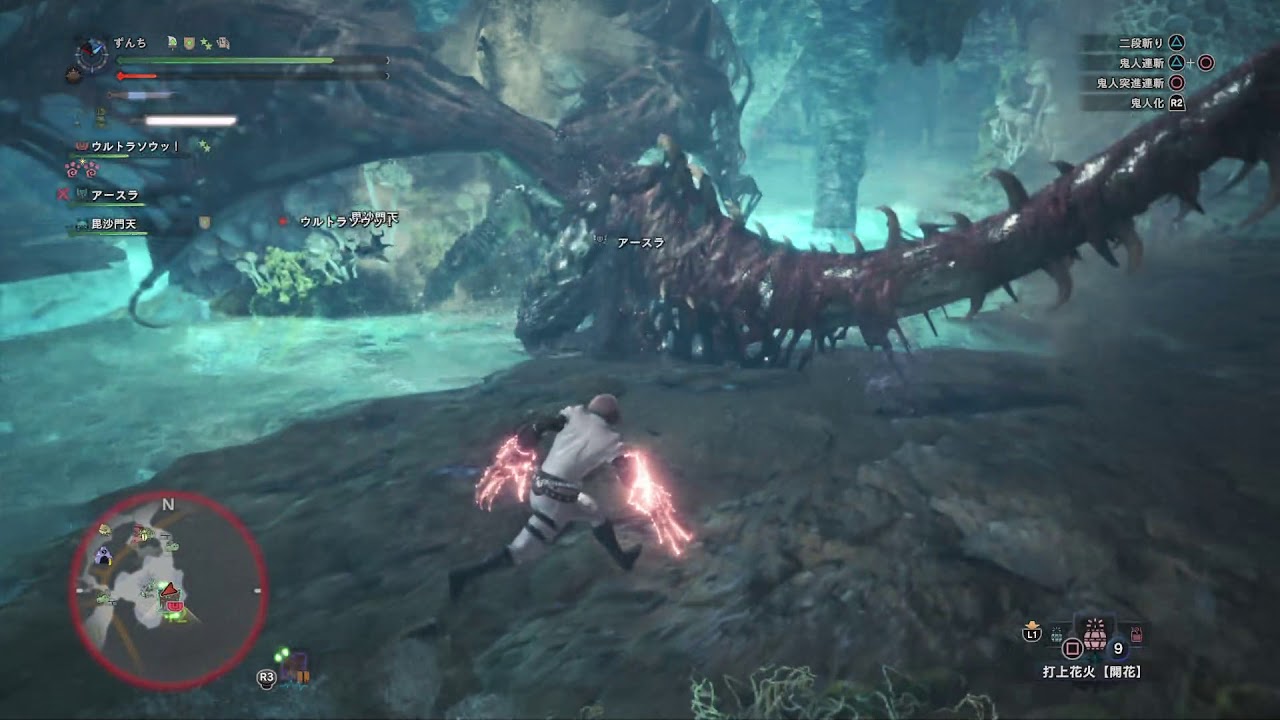Select party member ウルトラソウッ！ in the list
Screen dimensions: 1280x720
tap(134, 146)
